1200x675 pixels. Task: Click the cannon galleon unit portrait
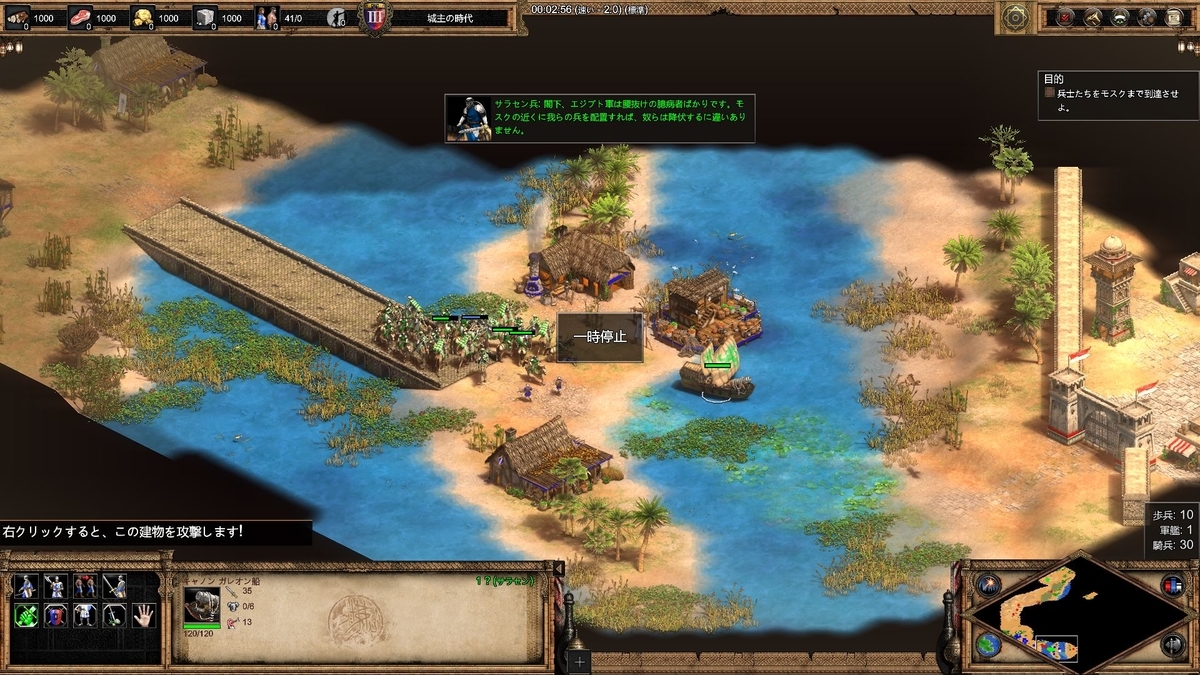pos(201,605)
